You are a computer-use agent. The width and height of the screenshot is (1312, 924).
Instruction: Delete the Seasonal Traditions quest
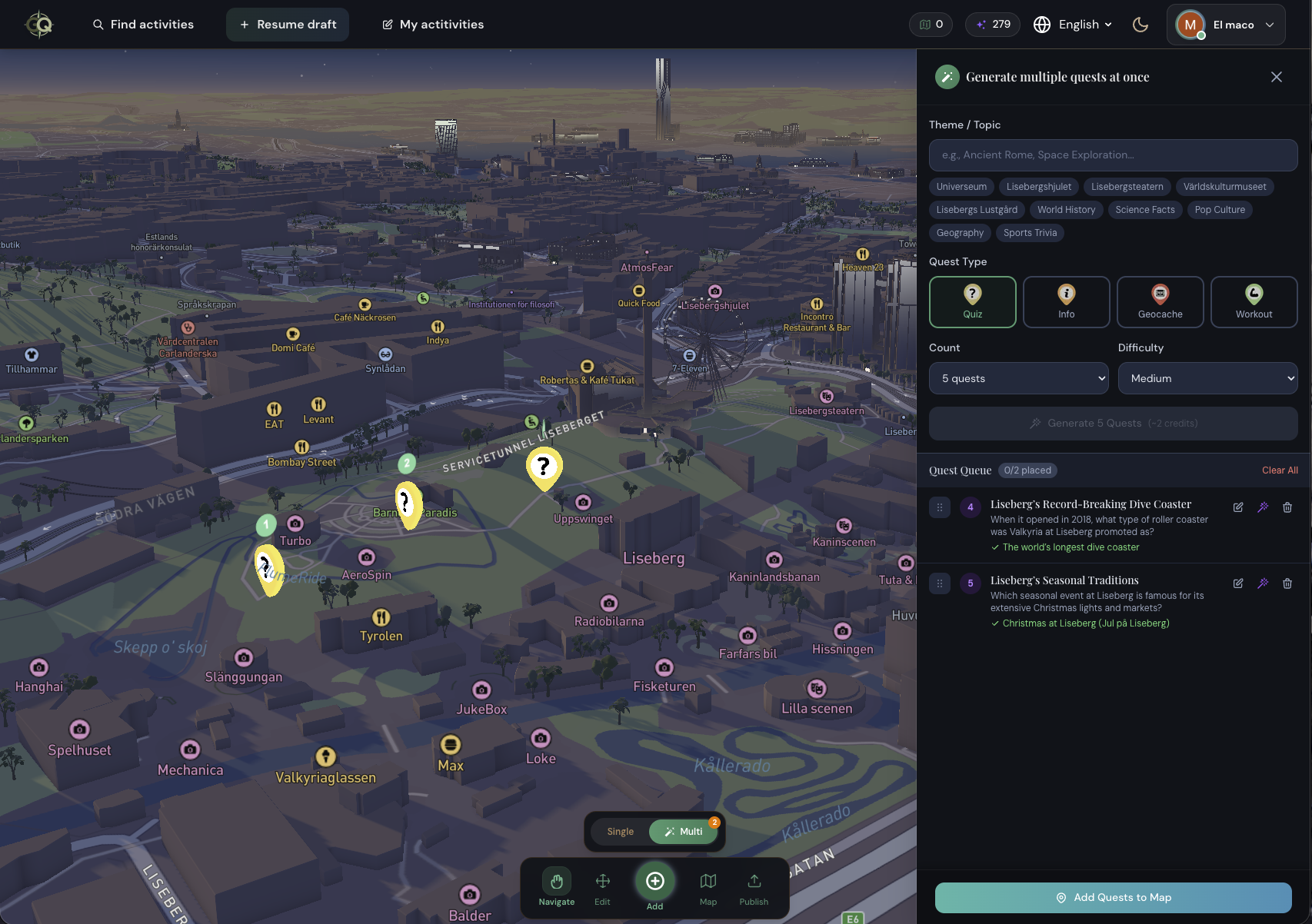pos(1287,583)
